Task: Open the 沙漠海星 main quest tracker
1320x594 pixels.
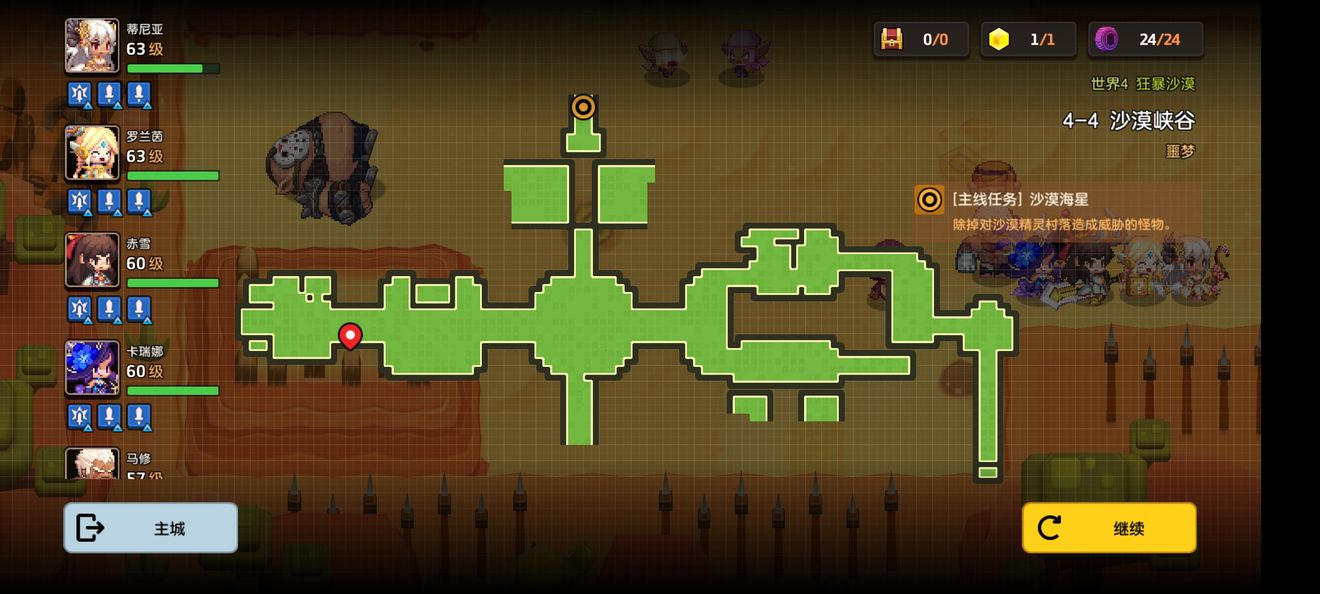Action: pyautogui.click(x=1056, y=211)
